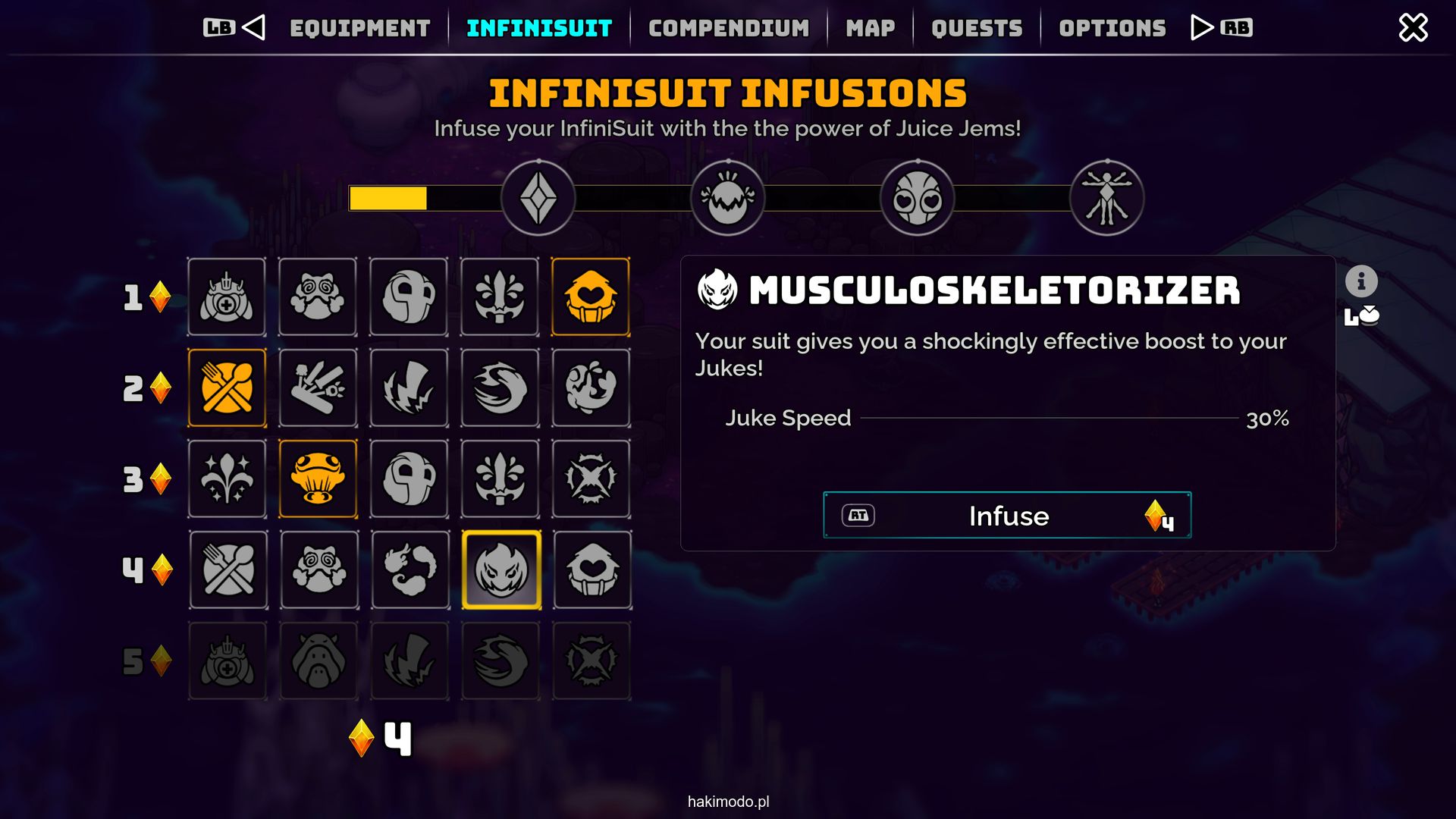Switch to the Equipment tab
The height and width of the screenshot is (819, 1456).
[359, 29]
